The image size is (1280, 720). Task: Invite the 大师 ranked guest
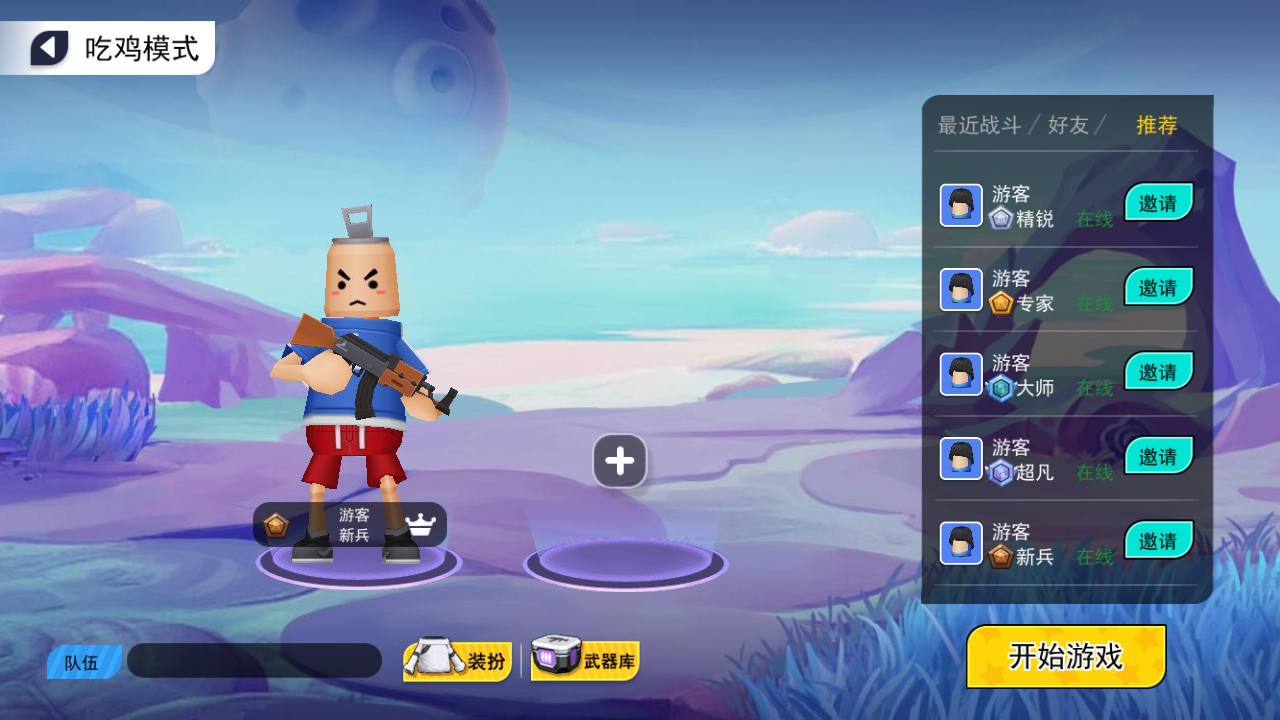1159,372
